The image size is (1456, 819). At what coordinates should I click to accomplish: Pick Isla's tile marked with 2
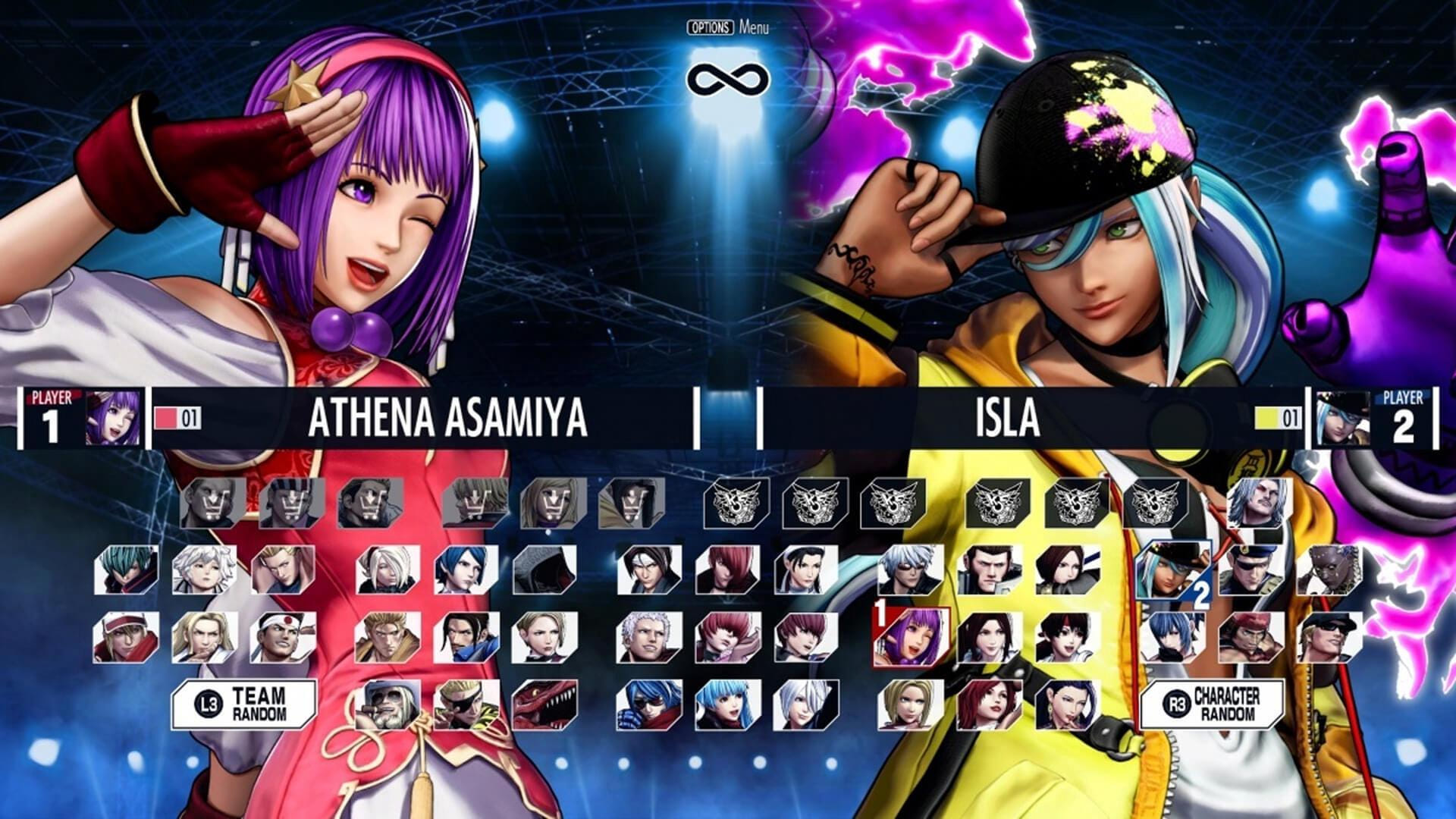coord(1172,570)
